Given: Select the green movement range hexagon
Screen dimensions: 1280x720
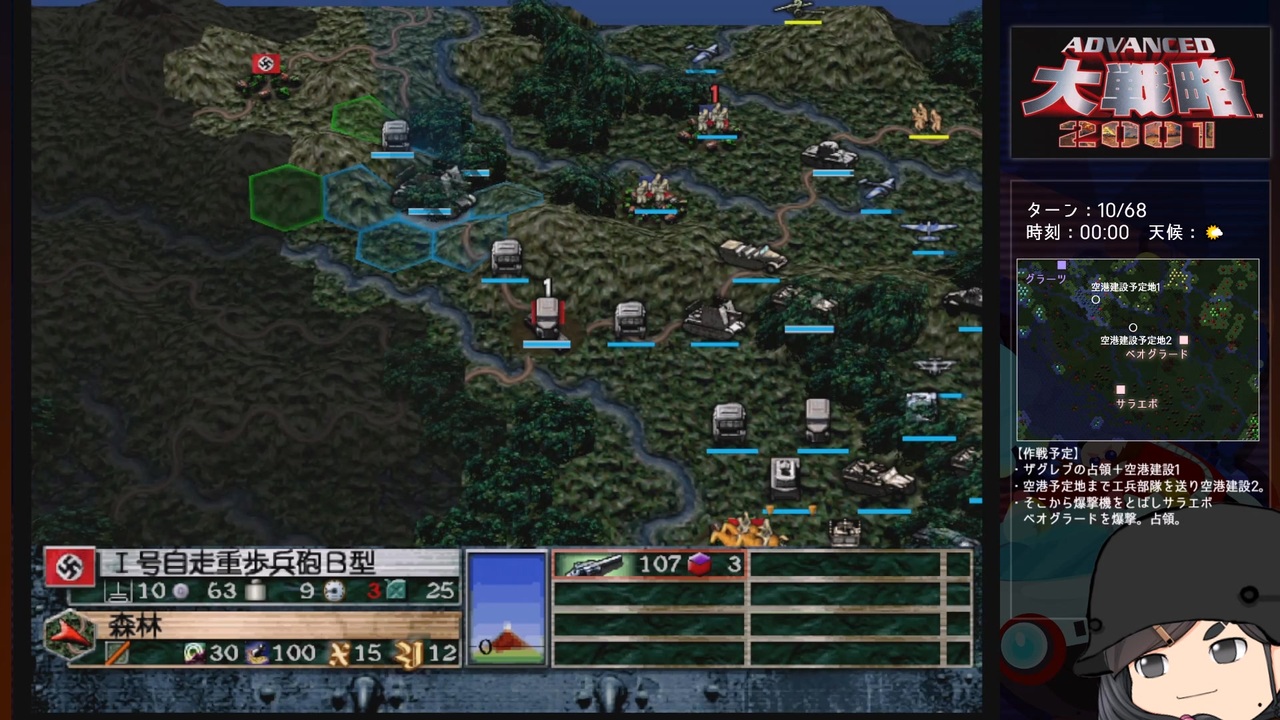Looking at the screenshot, I should pos(285,198).
